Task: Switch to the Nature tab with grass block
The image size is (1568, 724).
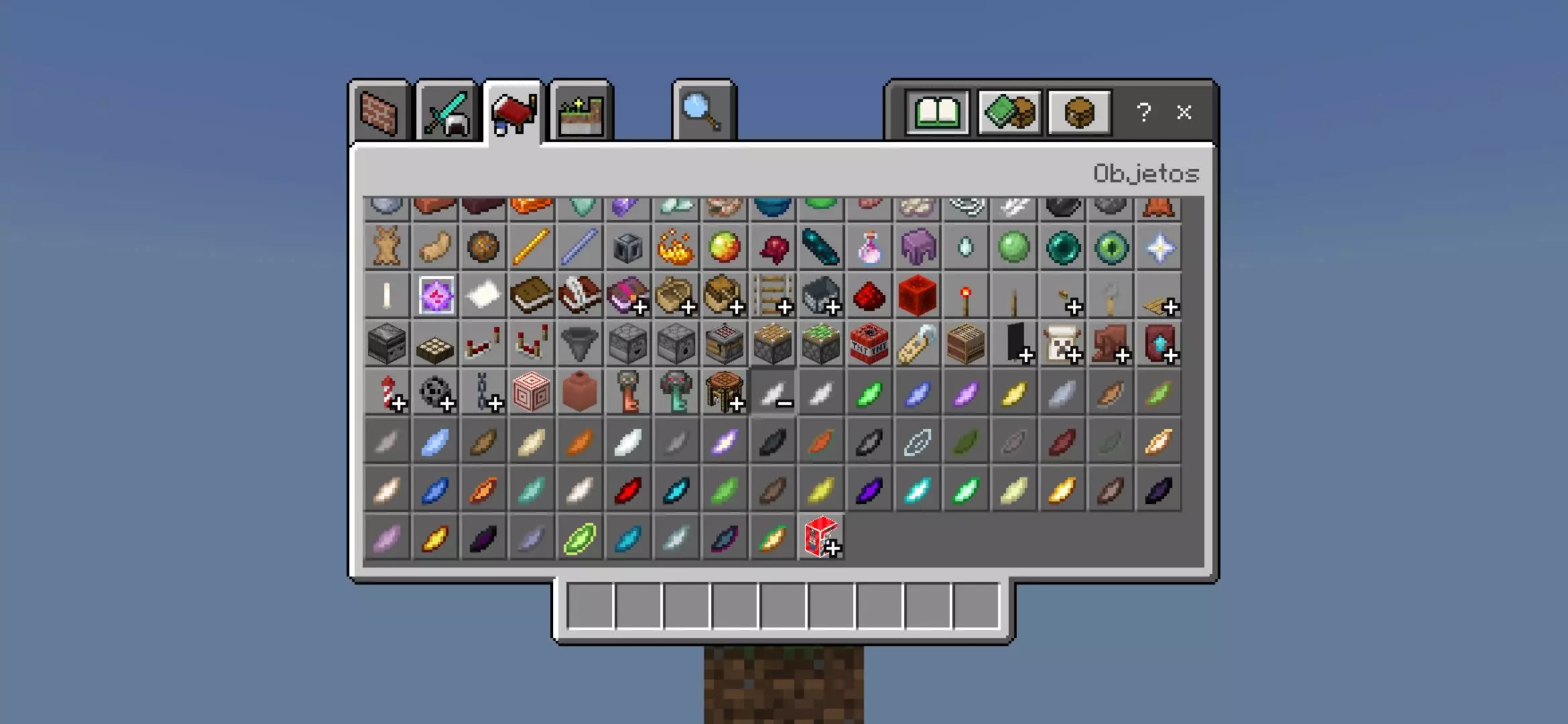Action: pyautogui.click(x=580, y=113)
